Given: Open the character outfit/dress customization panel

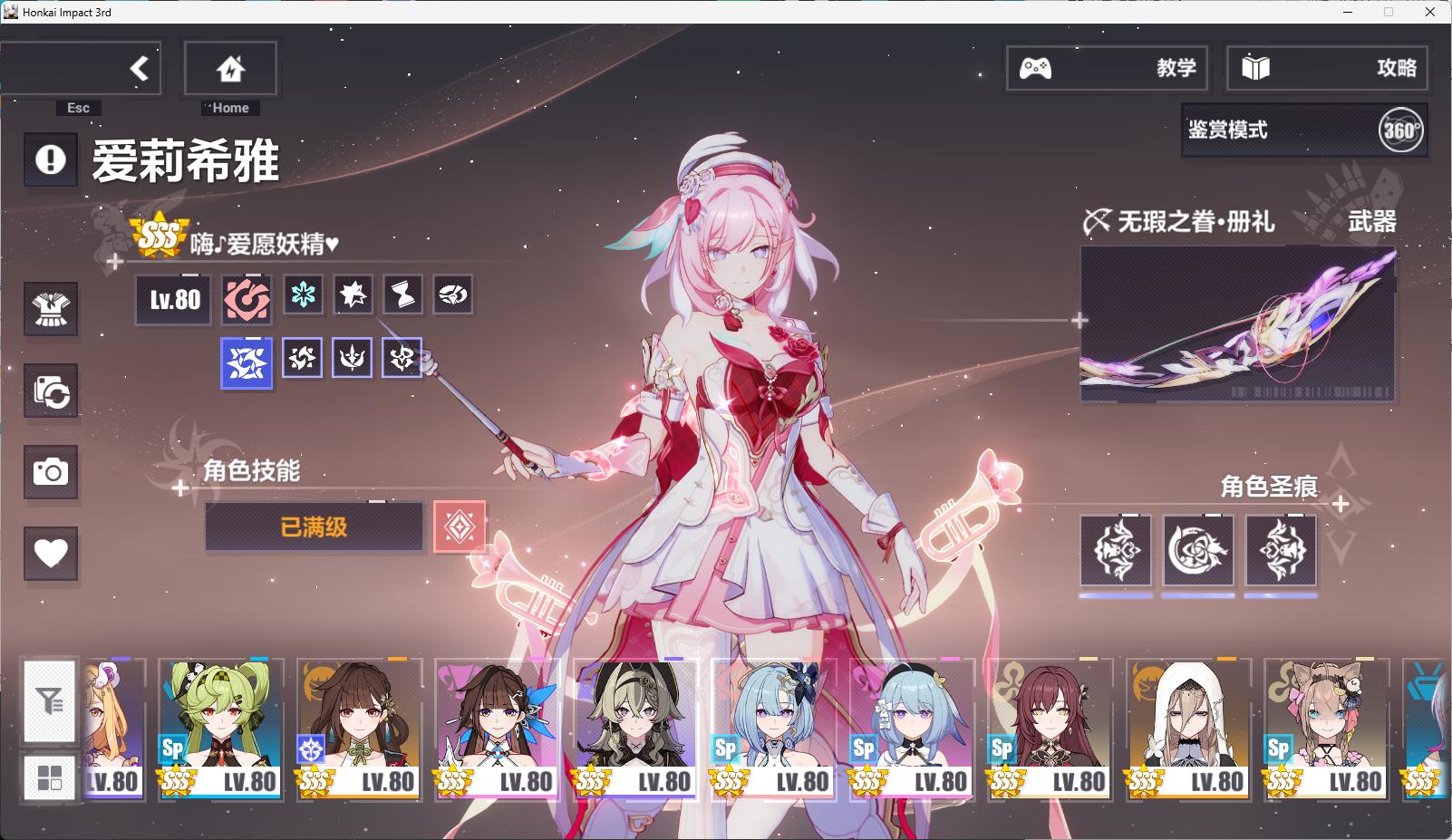Looking at the screenshot, I should (x=51, y=310).
